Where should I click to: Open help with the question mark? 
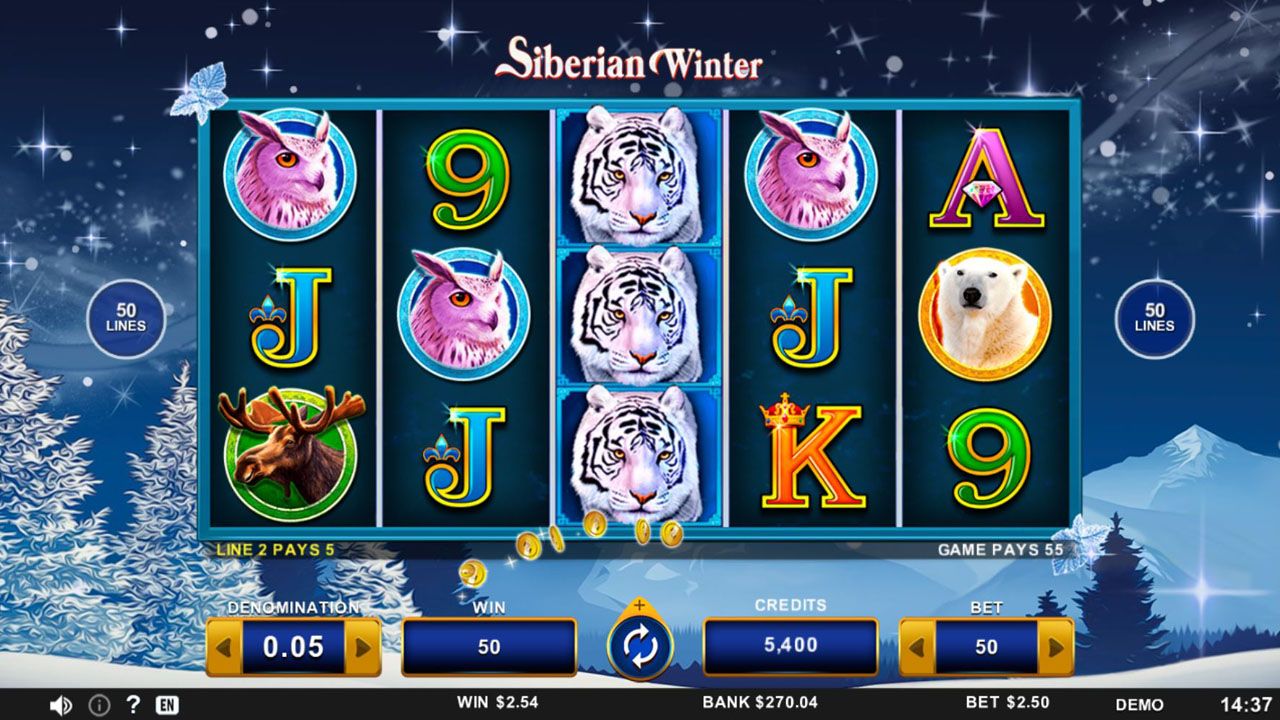pyautogui.click(x=132, y=704)
